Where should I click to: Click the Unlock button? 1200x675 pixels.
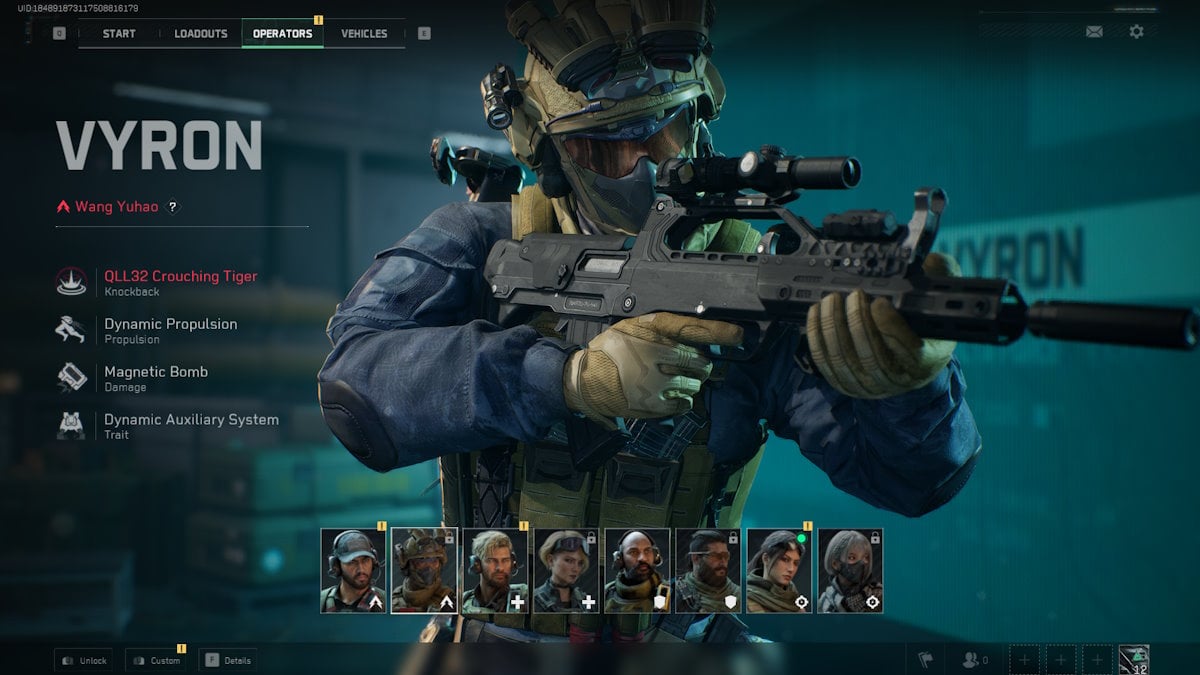86,660
